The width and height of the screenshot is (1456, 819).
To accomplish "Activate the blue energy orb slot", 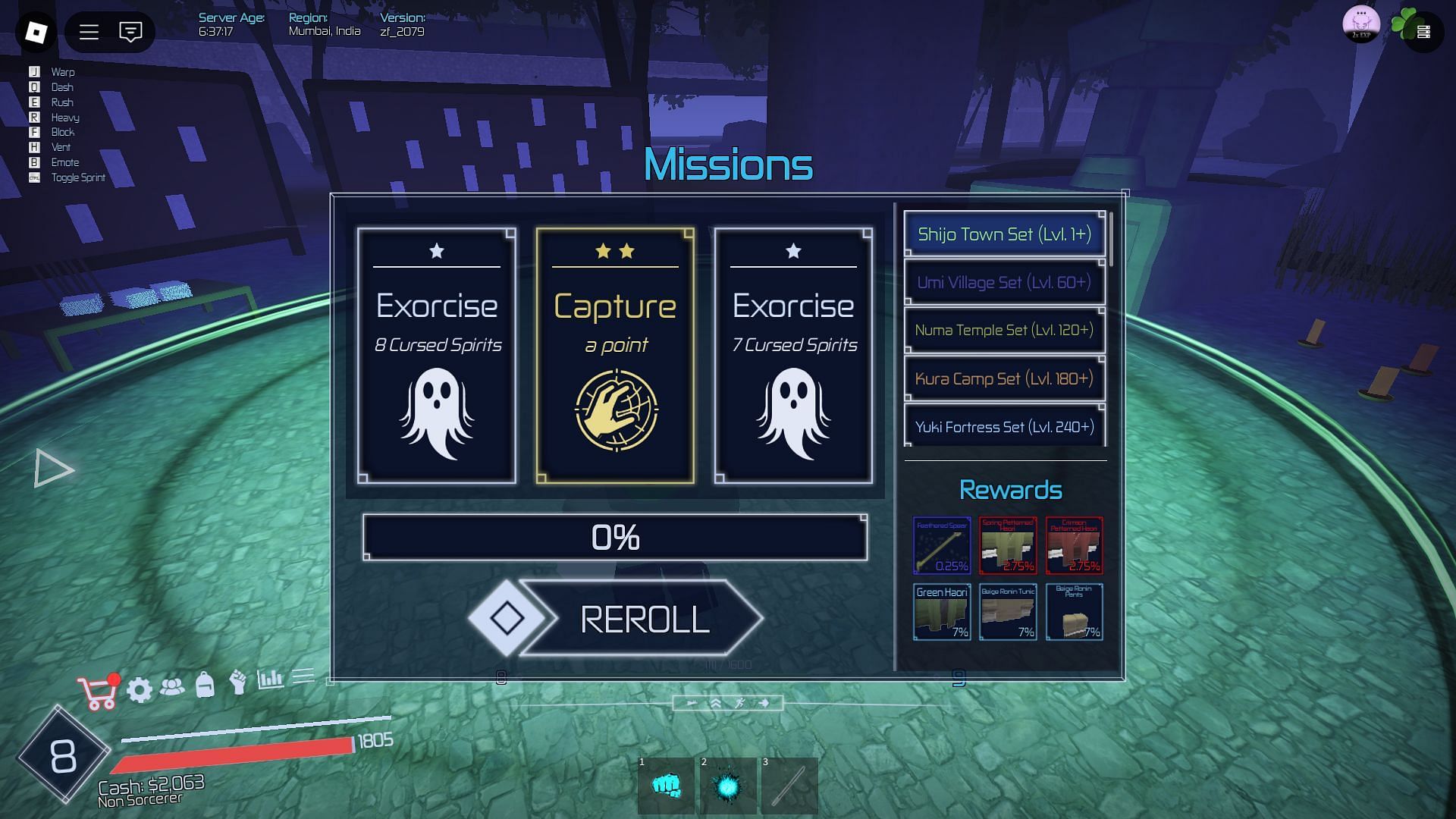I will (728, 786).
